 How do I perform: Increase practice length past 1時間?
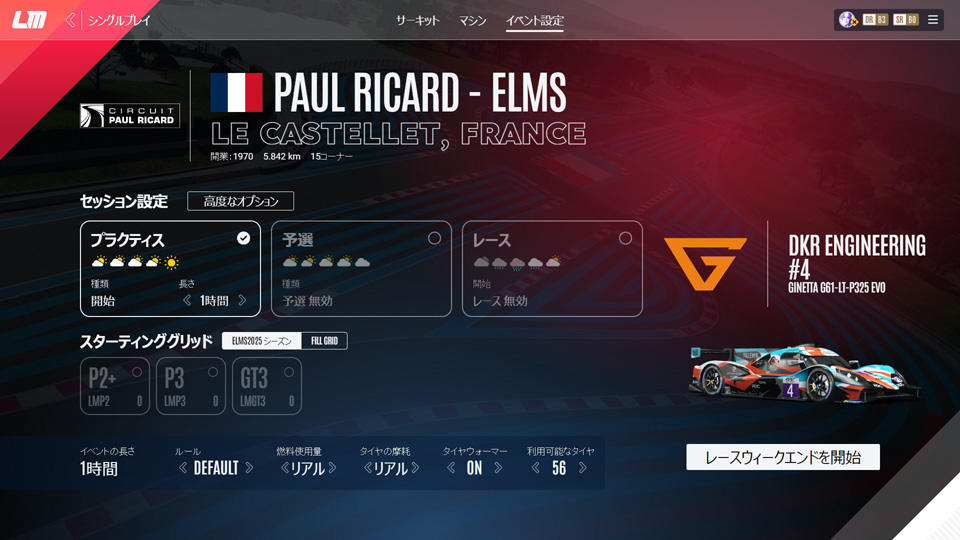point(249,301)
